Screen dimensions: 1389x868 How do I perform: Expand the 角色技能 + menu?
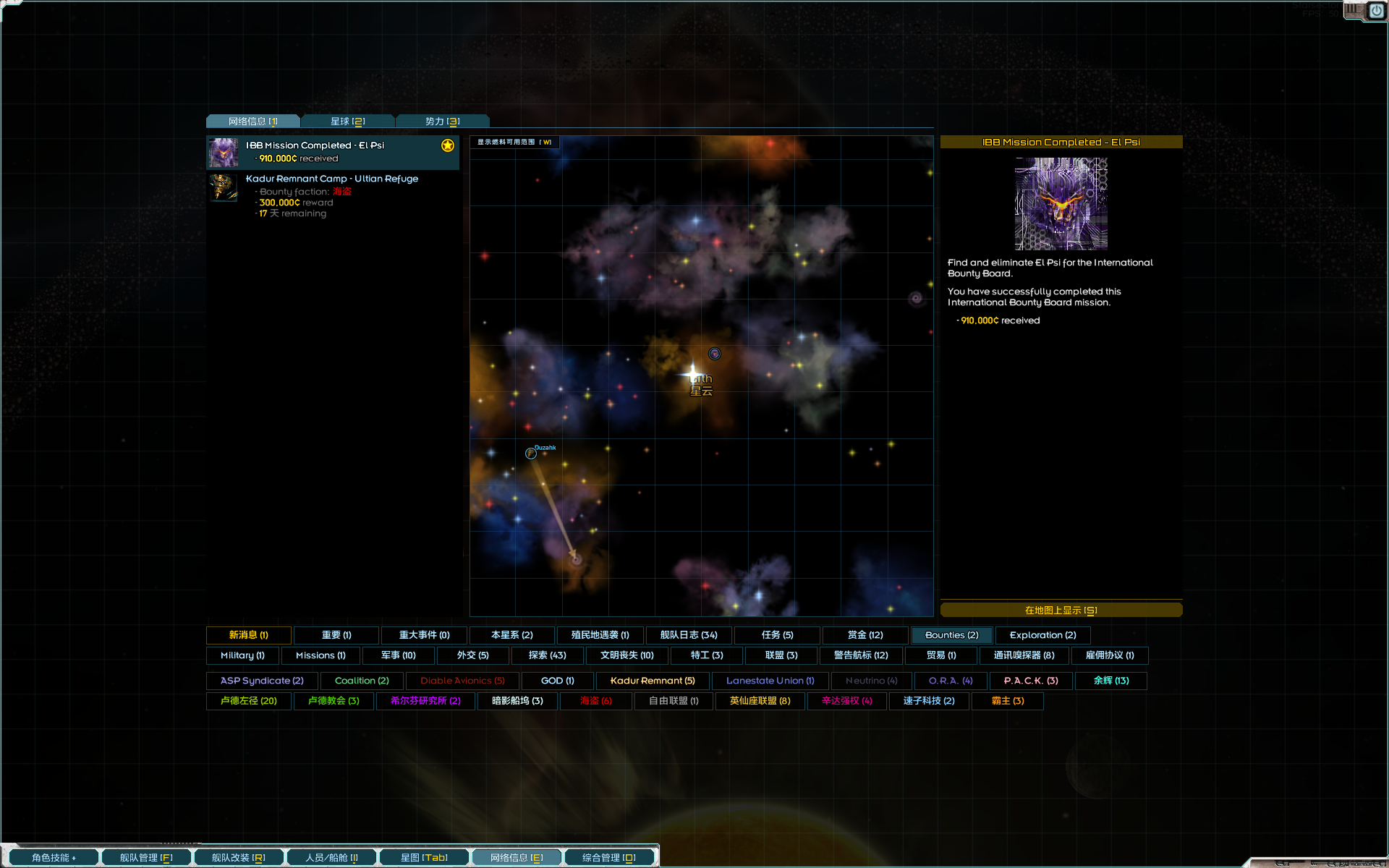pos(53,856)
